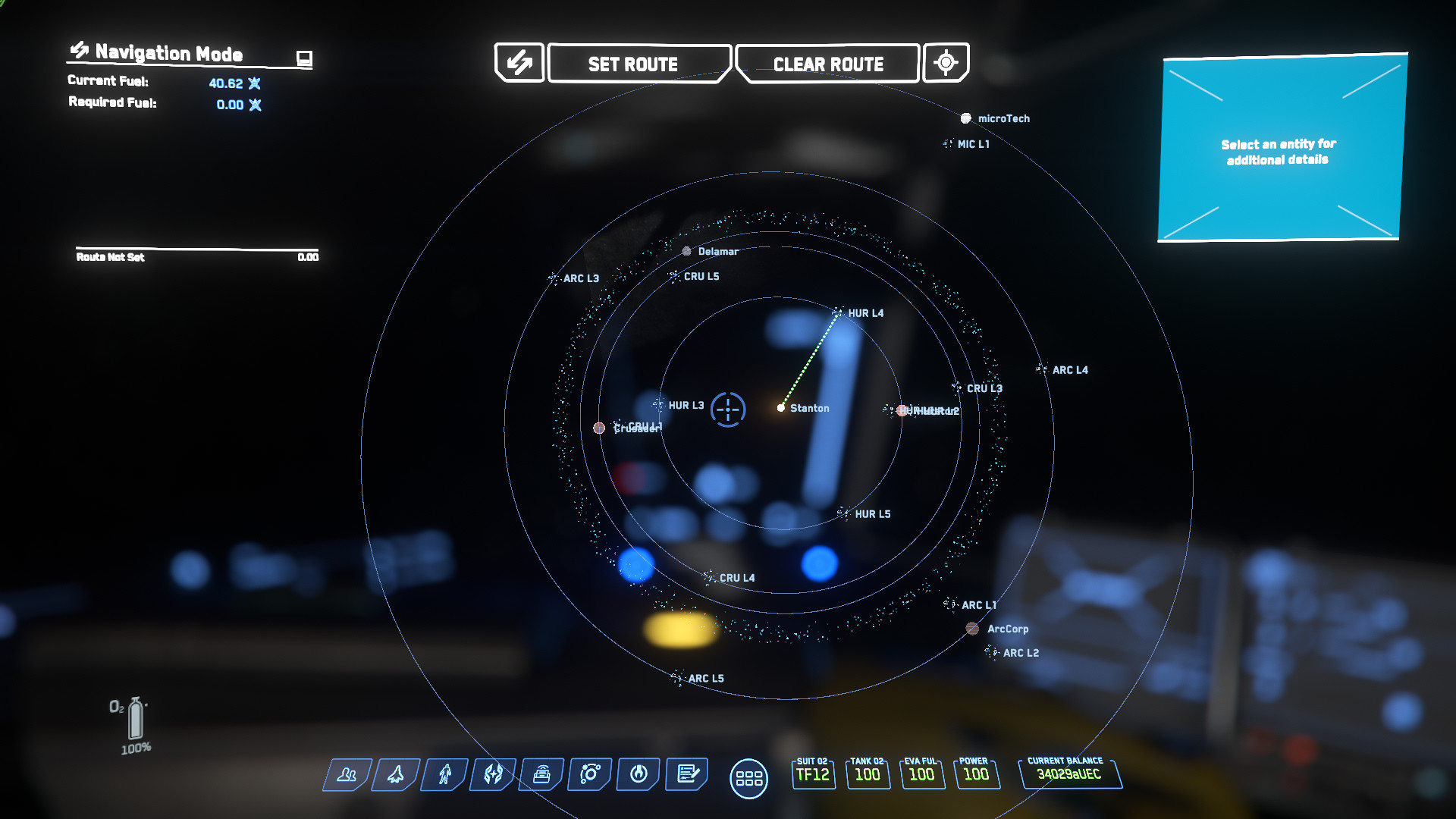Select the CRU L4 Lagrange point

pos(708,578)
